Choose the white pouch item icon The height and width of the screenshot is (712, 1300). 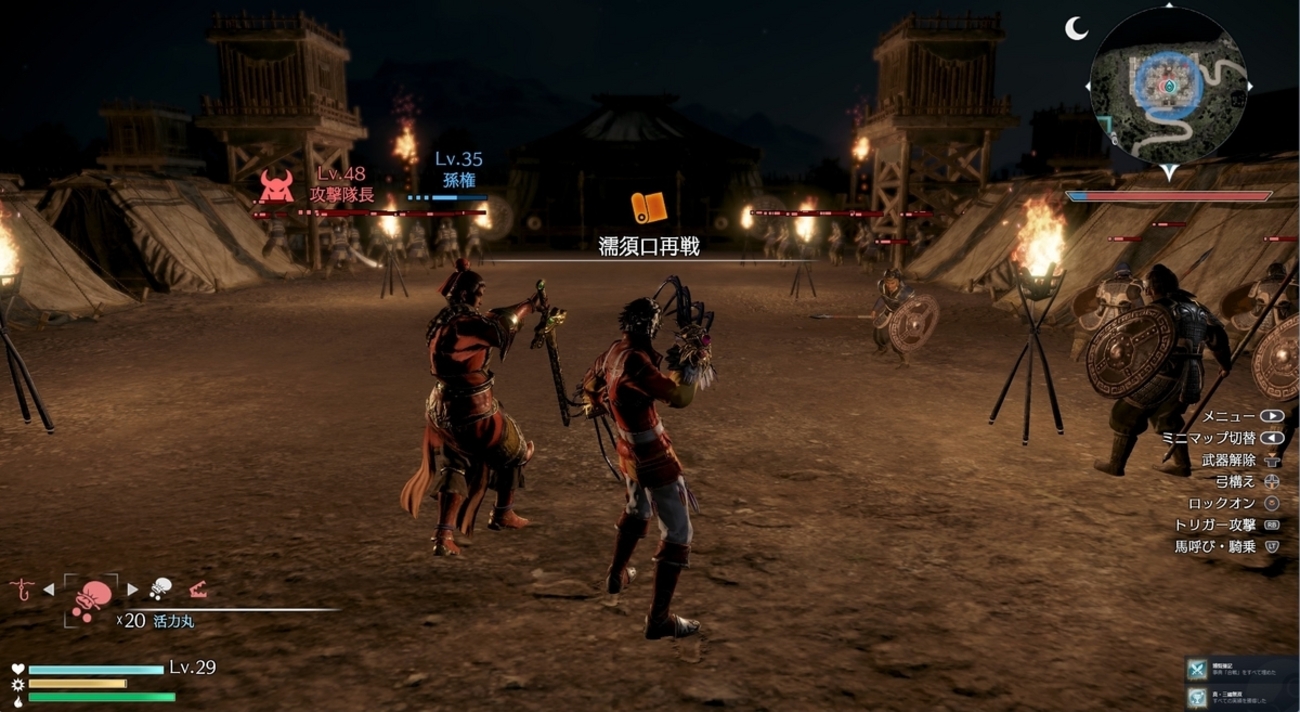(160, 588)
